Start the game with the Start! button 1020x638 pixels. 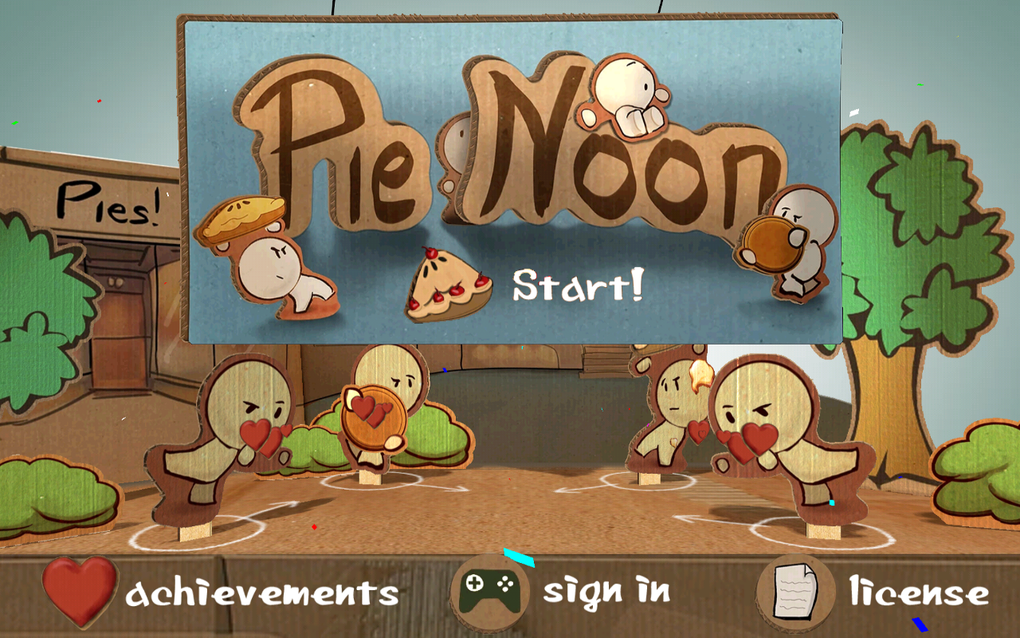[578, 286]
